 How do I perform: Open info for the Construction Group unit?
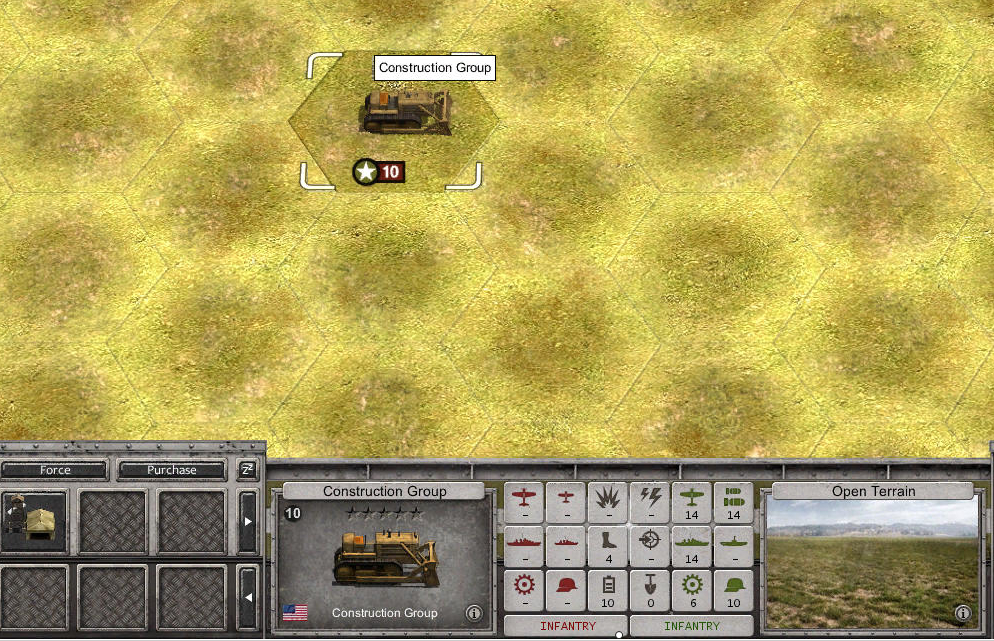474,613
